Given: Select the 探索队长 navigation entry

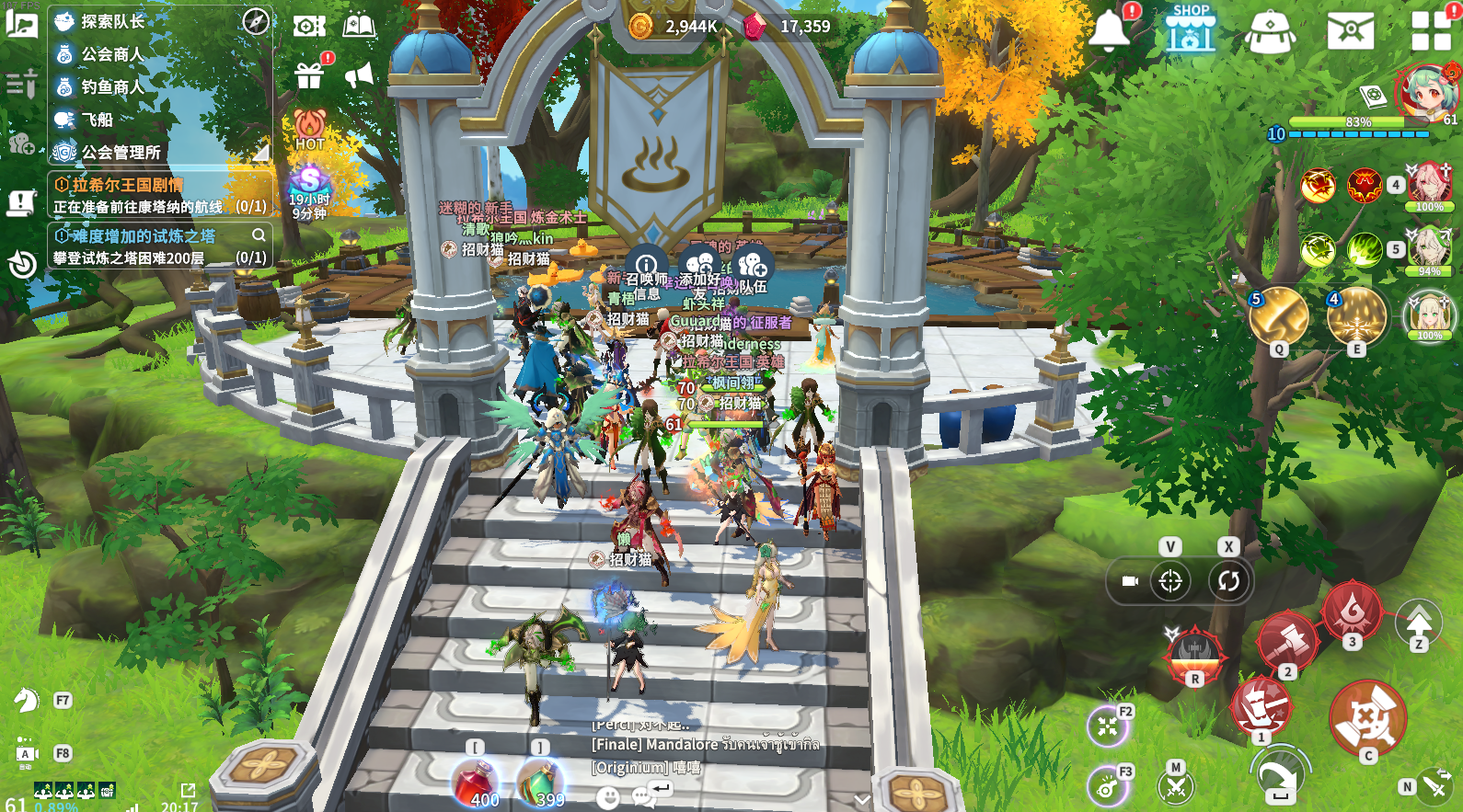Looking at the screenshot, I should [x=112, y=21].
